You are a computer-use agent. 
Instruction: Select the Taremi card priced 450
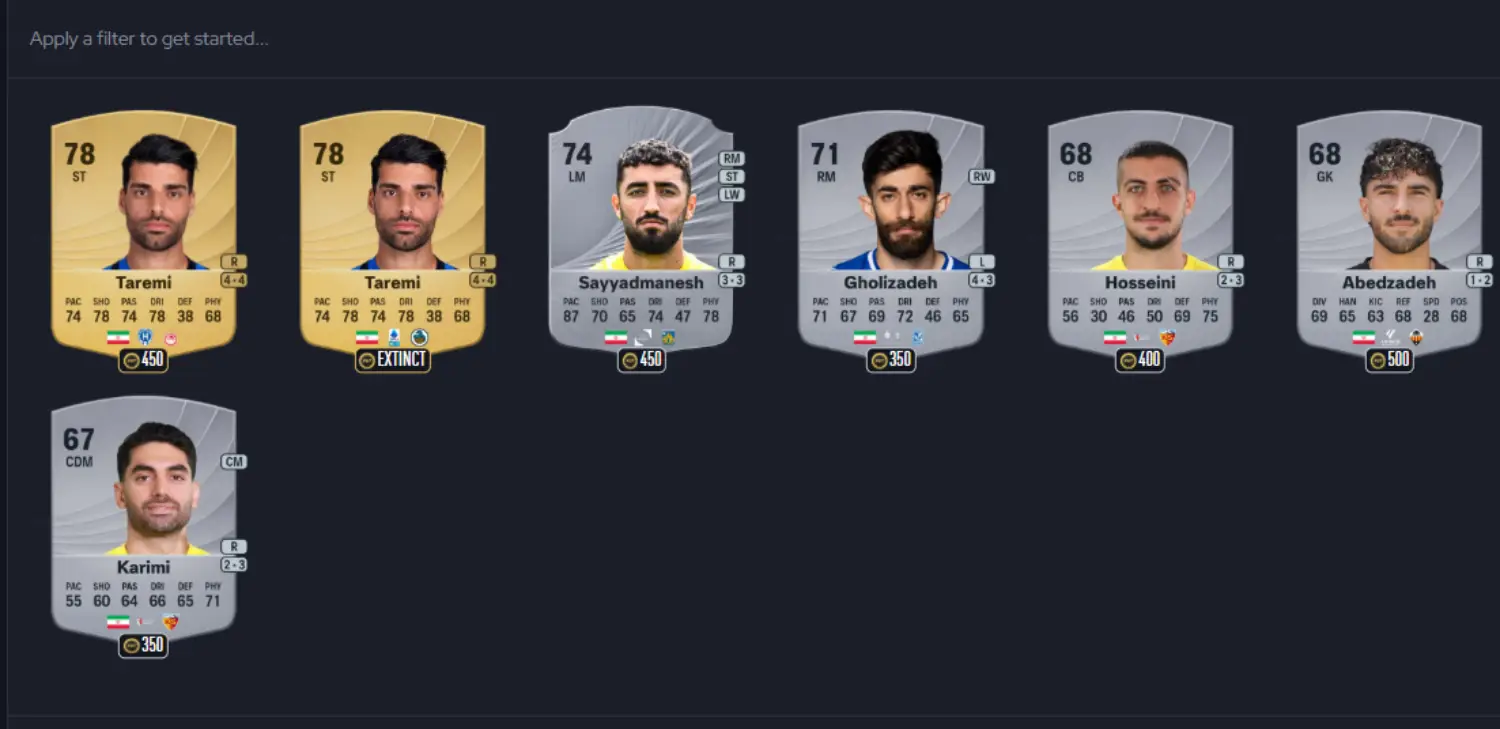(143, 235)
